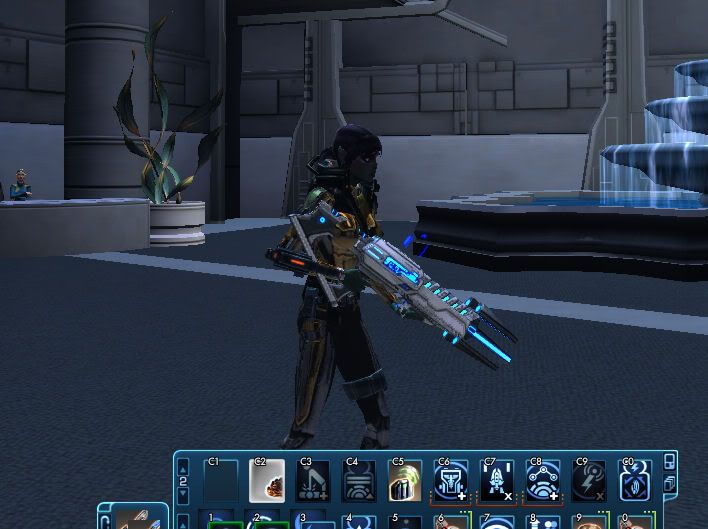Use the item in hotbar slot C2
Screen dimensions: 708x529
[266, 481]
